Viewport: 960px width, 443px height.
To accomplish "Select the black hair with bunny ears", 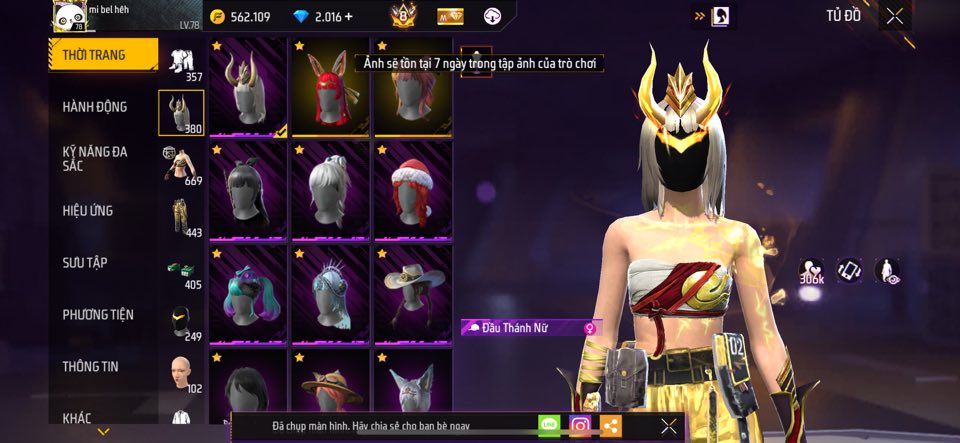I will click(x=249, y=189).
